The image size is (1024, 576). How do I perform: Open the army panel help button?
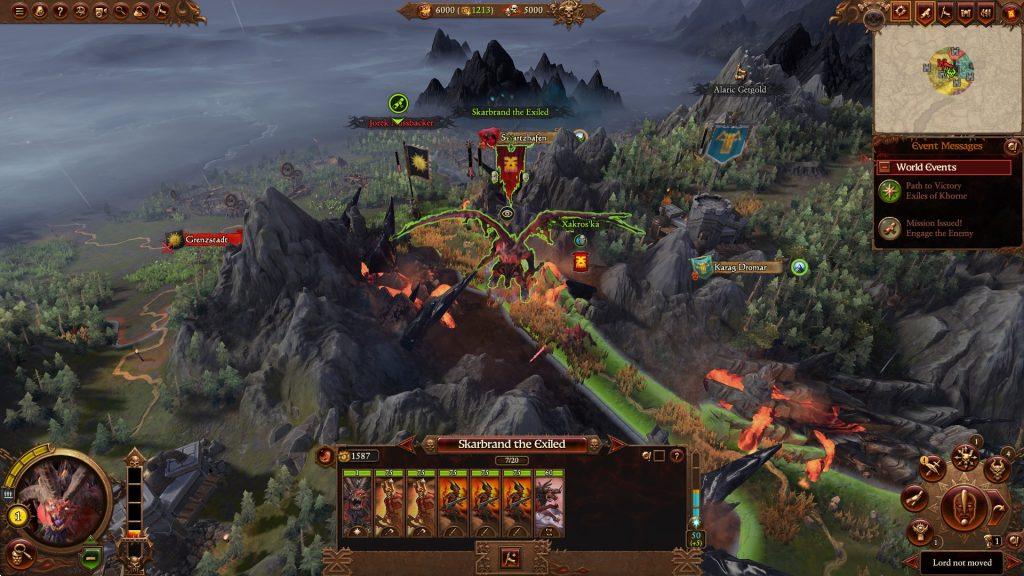677,456
